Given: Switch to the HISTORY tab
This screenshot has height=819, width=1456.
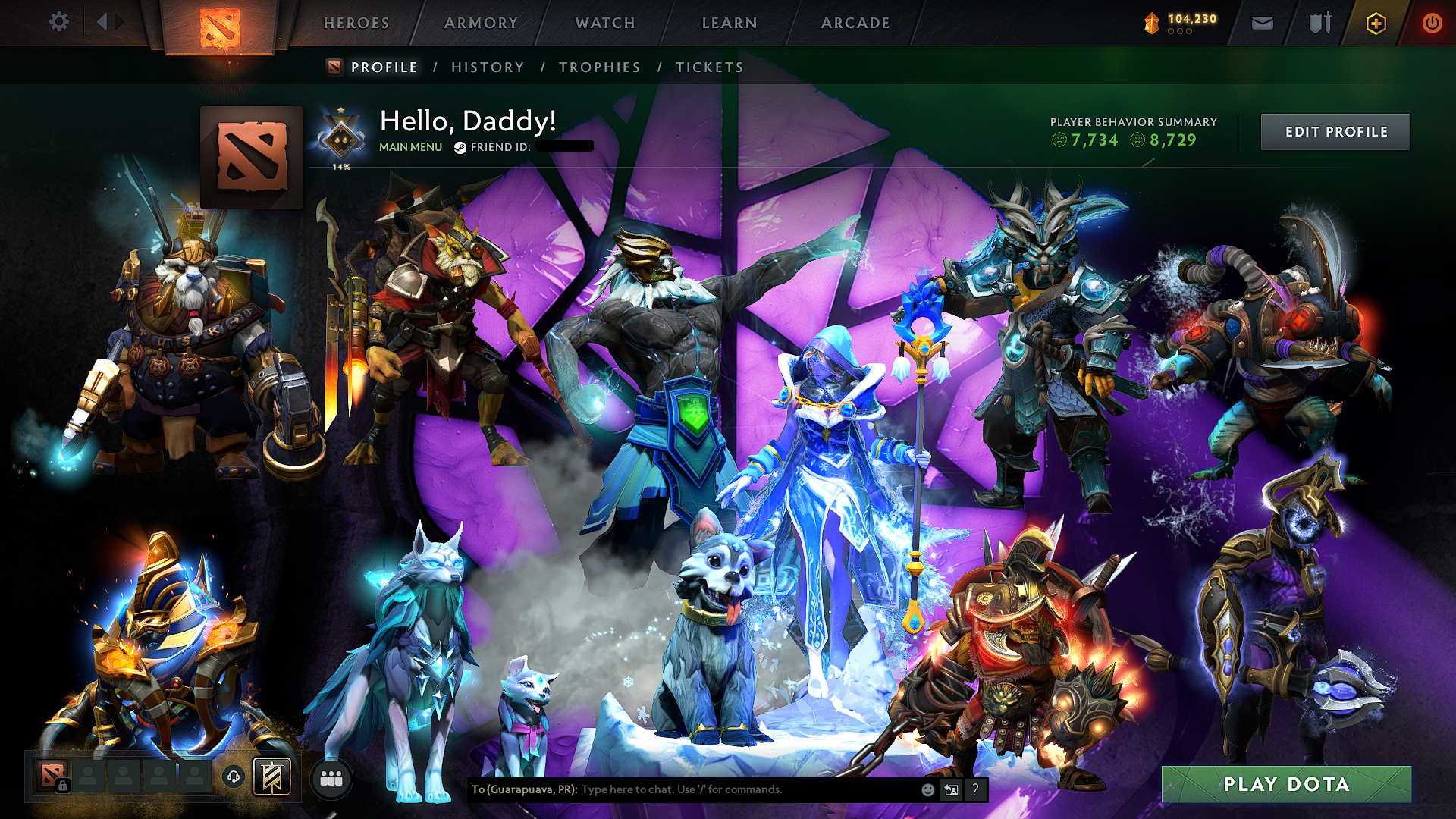Looking at the screenshot, I should (x=486, y=67).
